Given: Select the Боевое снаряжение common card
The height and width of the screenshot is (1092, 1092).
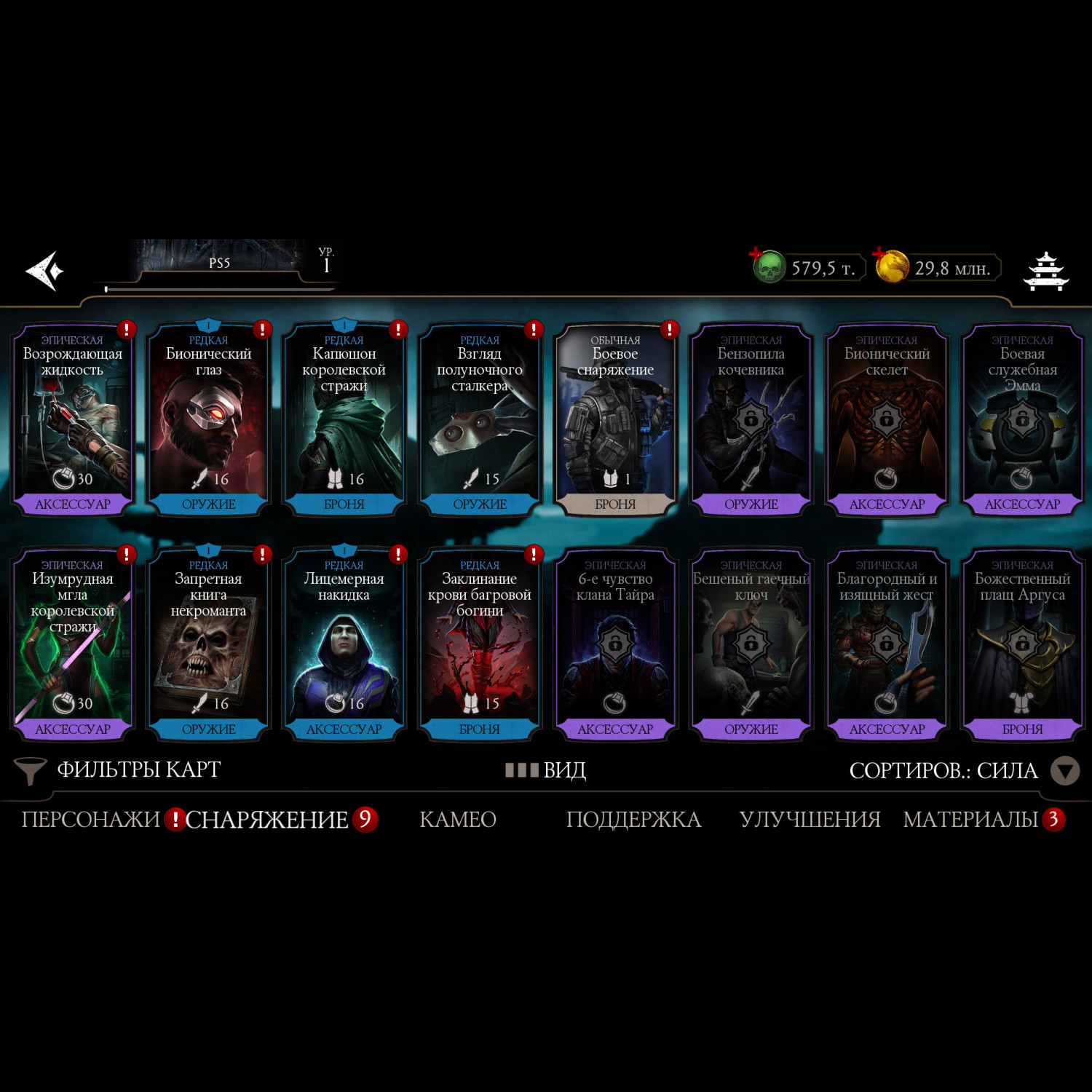Looking at the screenshot, I should (x=615, y=420).
